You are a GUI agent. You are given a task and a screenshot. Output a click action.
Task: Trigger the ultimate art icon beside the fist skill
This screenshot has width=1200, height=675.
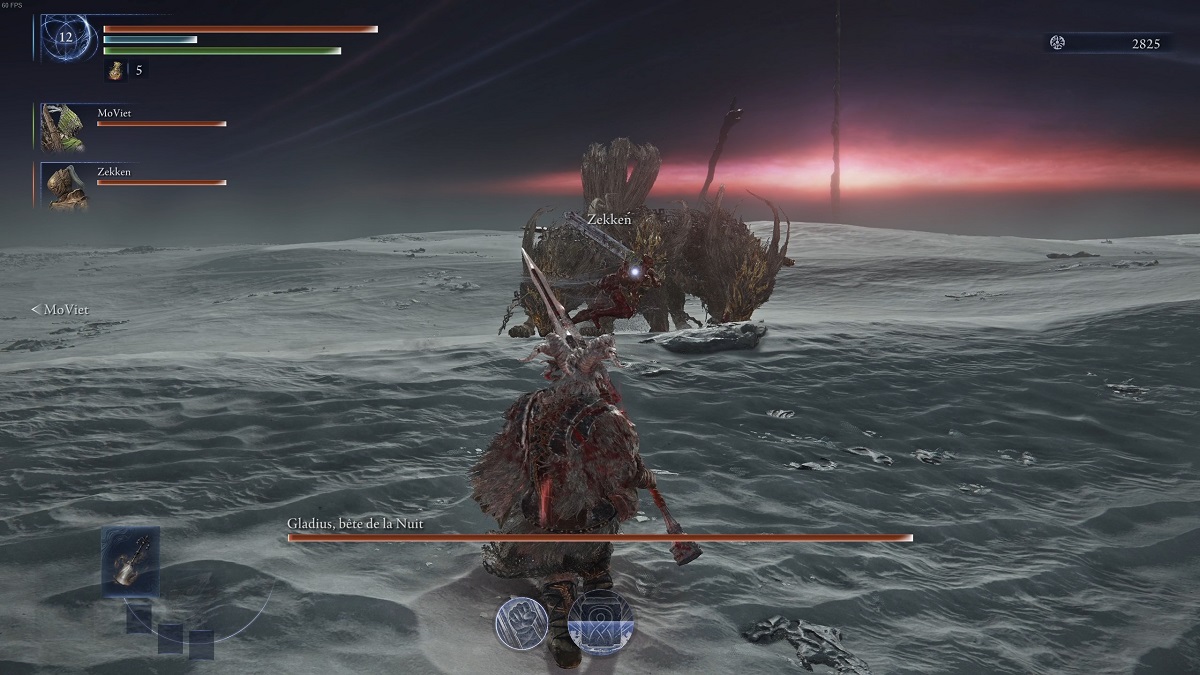point(600,622)
